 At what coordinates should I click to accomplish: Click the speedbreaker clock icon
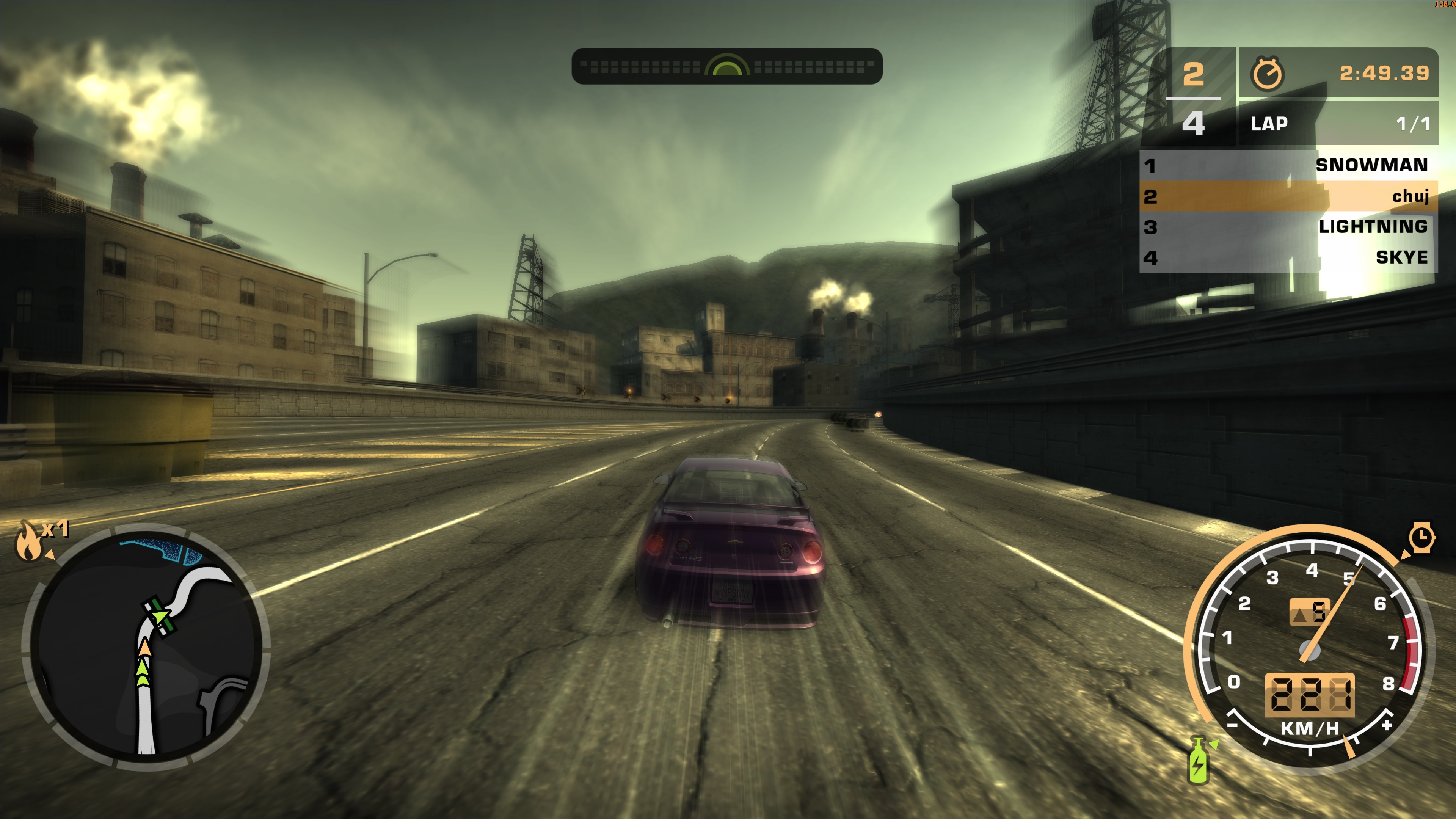(1421, 538)
